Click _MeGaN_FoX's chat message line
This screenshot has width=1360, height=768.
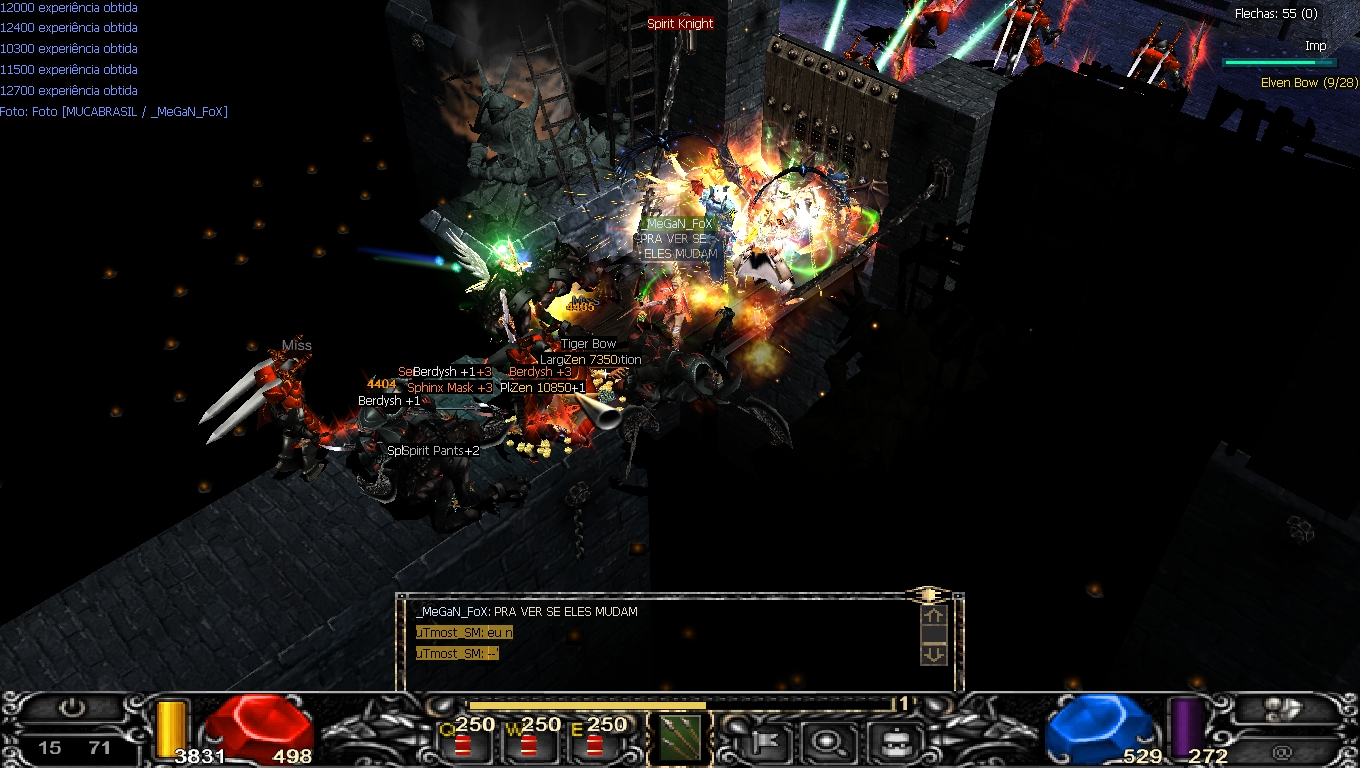(x=527, y=611)
